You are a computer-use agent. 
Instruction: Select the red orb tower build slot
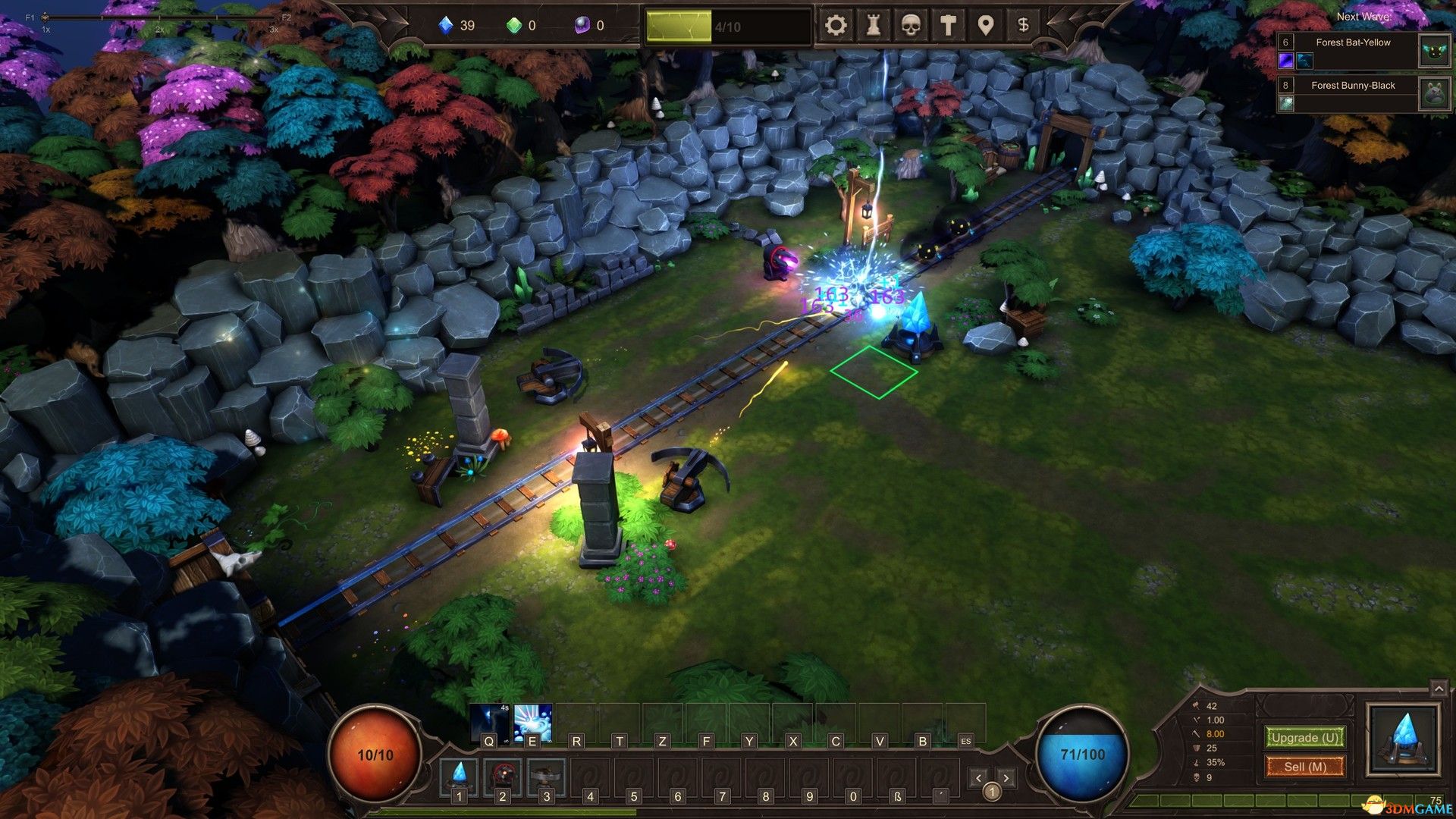click(x=502, y=775)
